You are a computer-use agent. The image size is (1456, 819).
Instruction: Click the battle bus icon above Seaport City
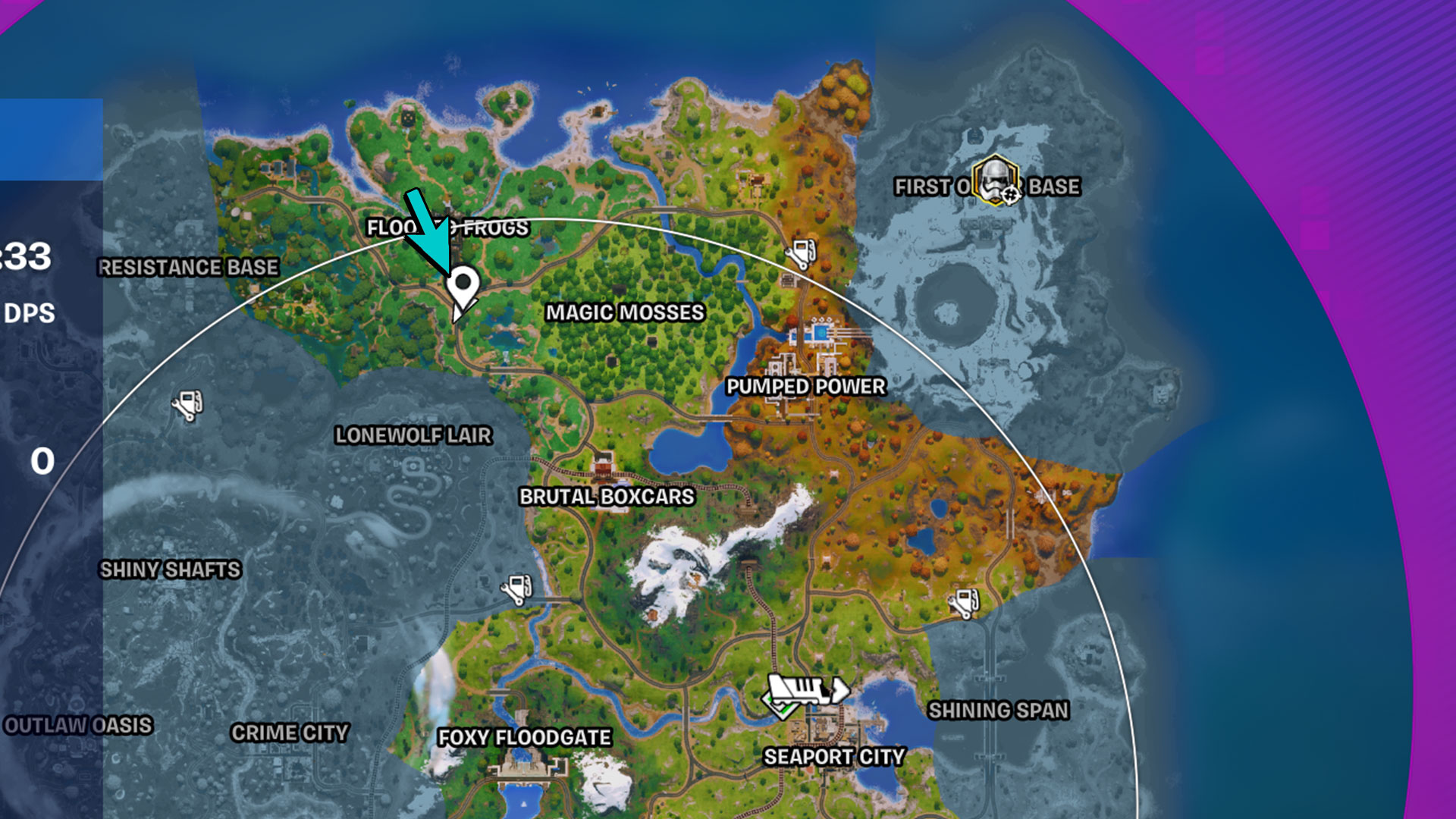click(x=807, y=691)
